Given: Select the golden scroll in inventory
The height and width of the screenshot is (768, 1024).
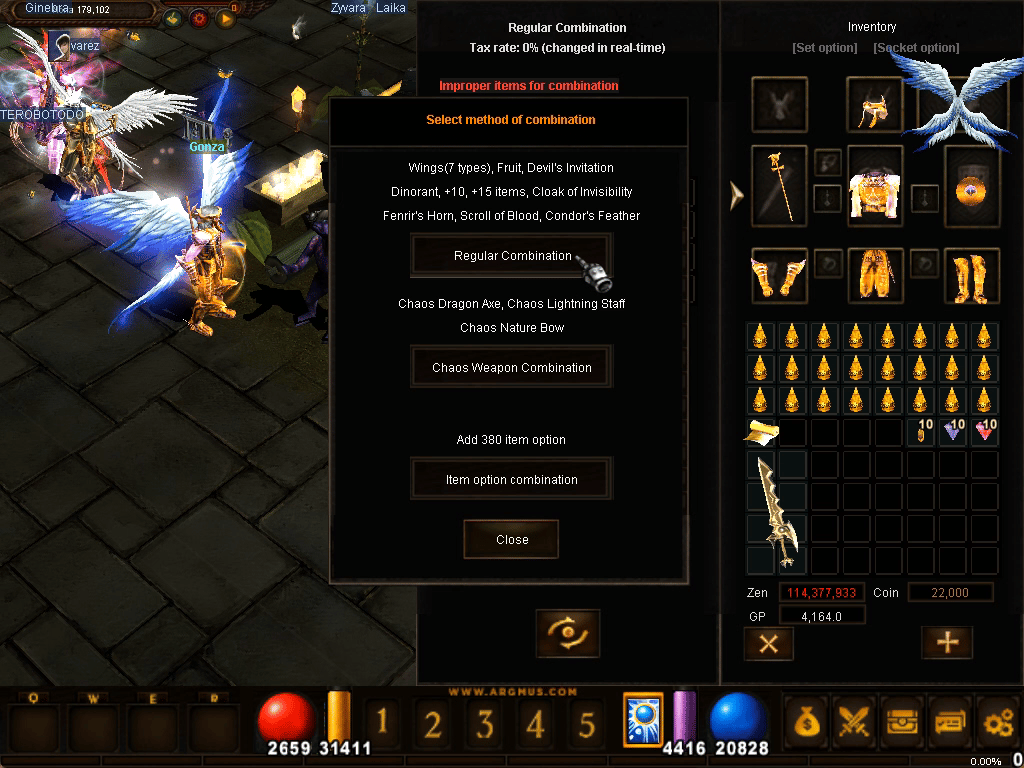Looking at the screenshot, I should point(760,432).
